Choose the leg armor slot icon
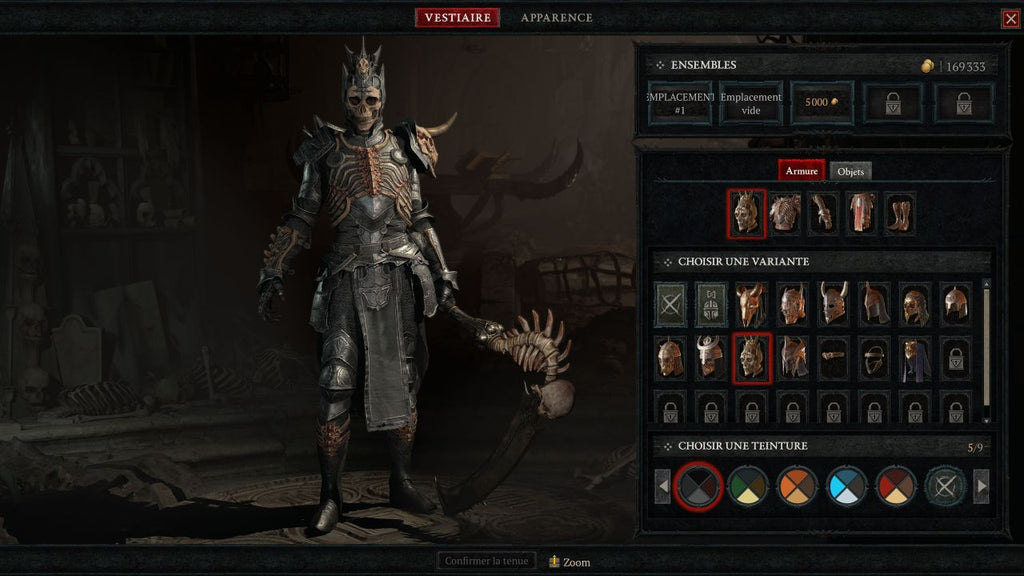This screenshot has width=1024, height=576. coord(862,214)
